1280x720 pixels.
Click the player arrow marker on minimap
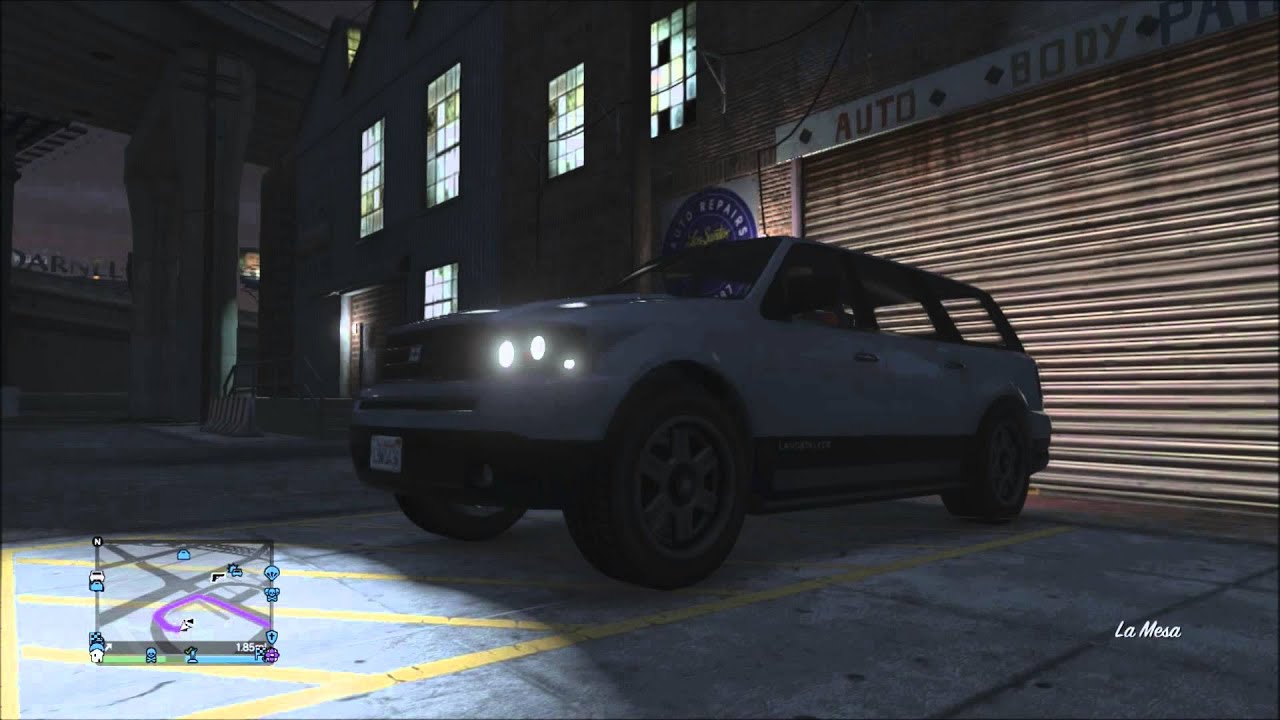(185, 624)
